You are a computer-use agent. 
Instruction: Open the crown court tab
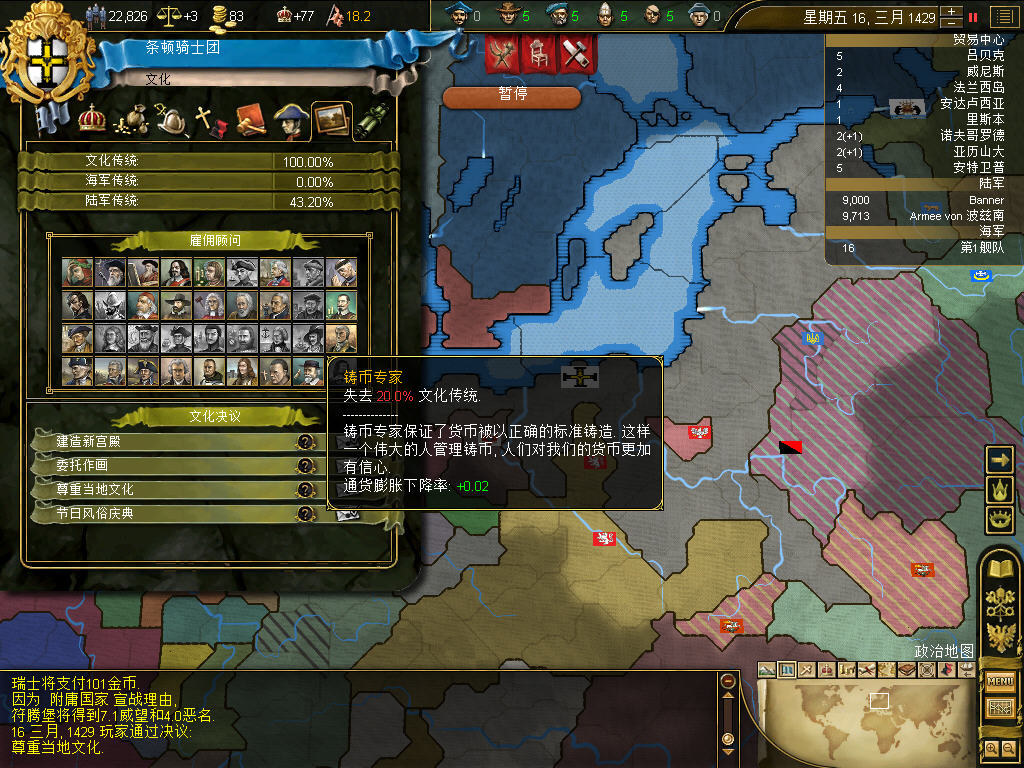[92, 119]
